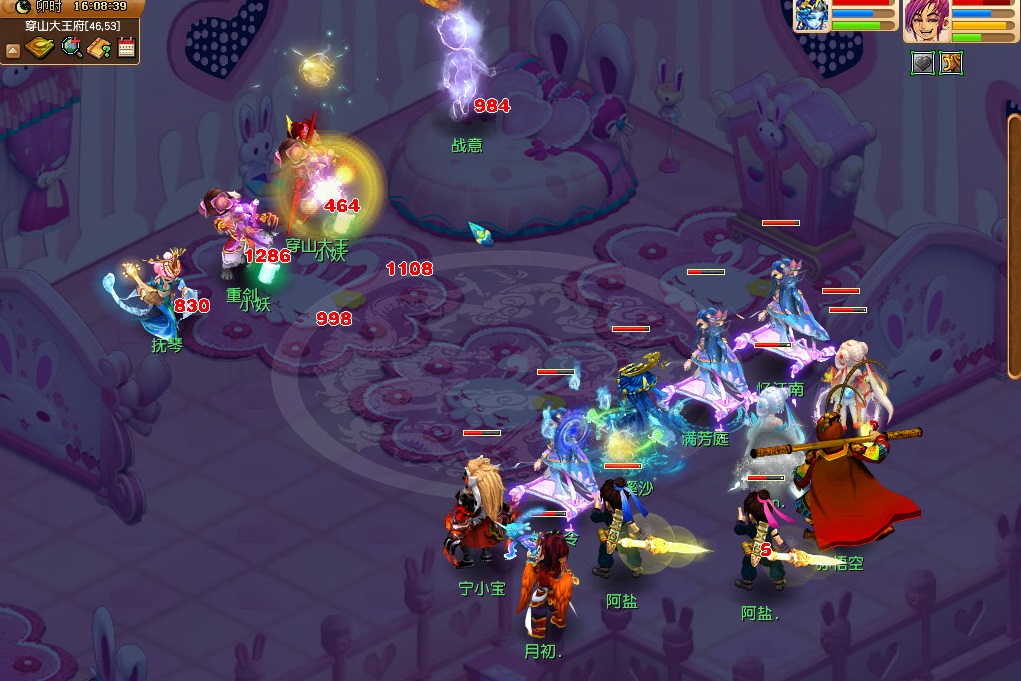Screen dimensions: 1021x681
Task: Click the golden dragon buff icon
Action: click(x=950, y=64)
